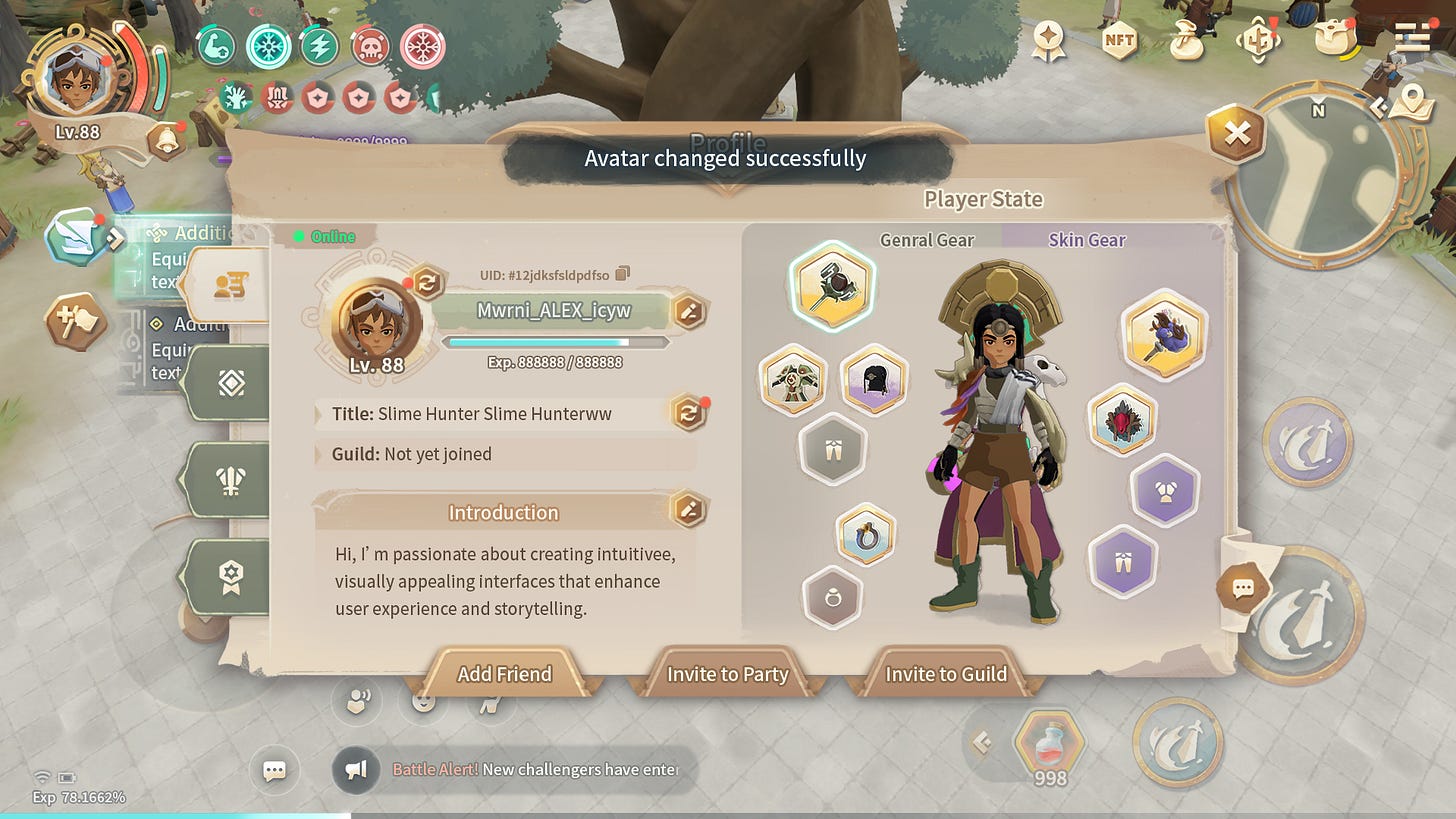Open the Genral Gear tab
This screenshot has height=819, width=1456.
point(926,240)
